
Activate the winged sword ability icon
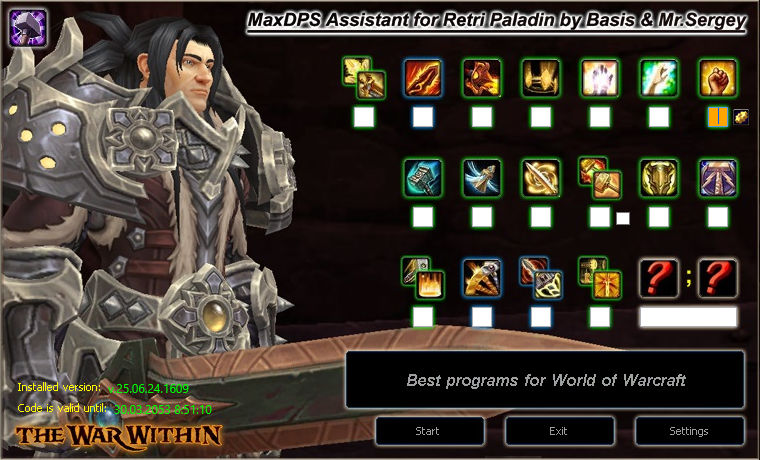(481, 177)
